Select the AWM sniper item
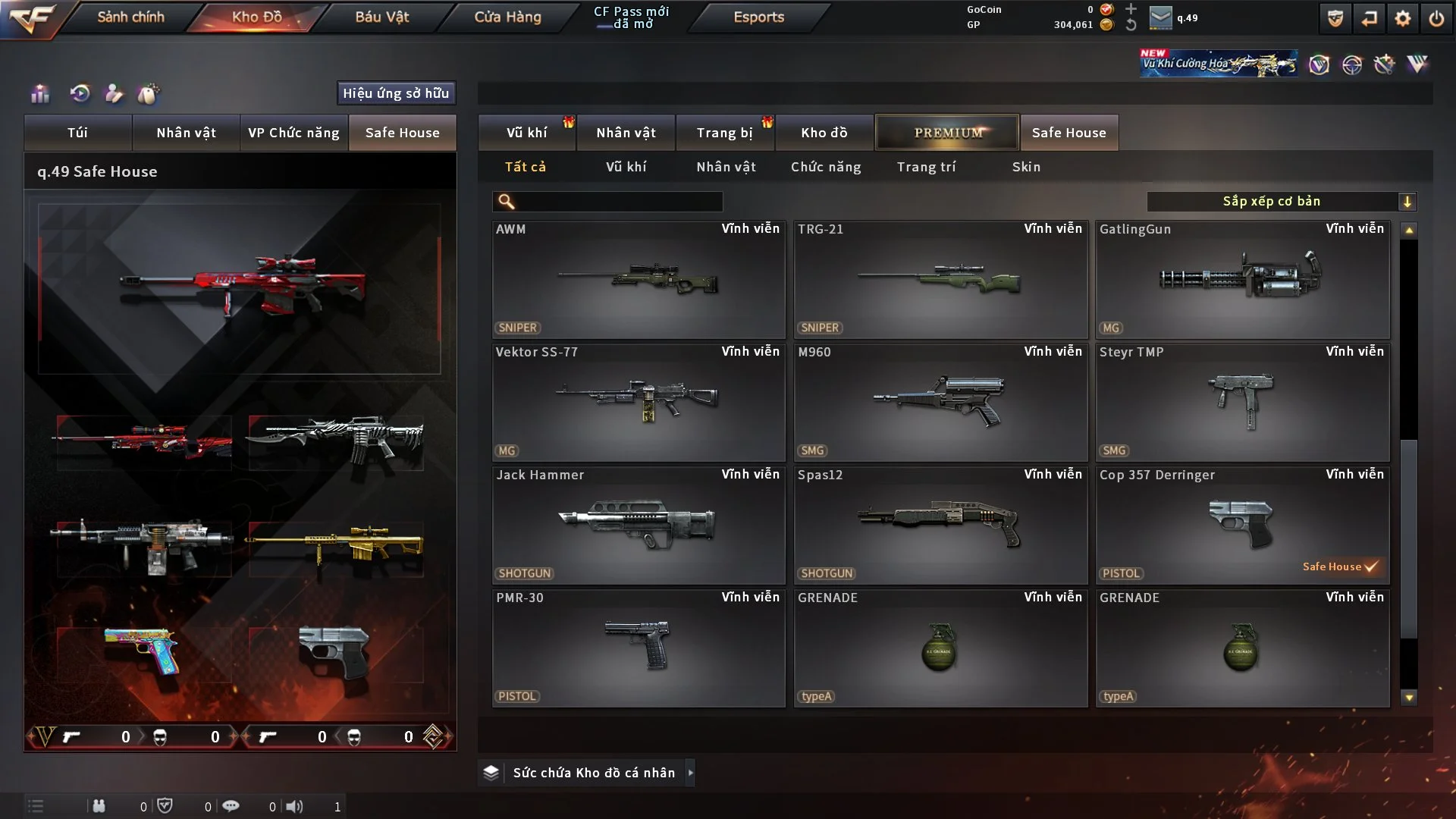Viewport: 1456px width, 819px height. [638, 280]
